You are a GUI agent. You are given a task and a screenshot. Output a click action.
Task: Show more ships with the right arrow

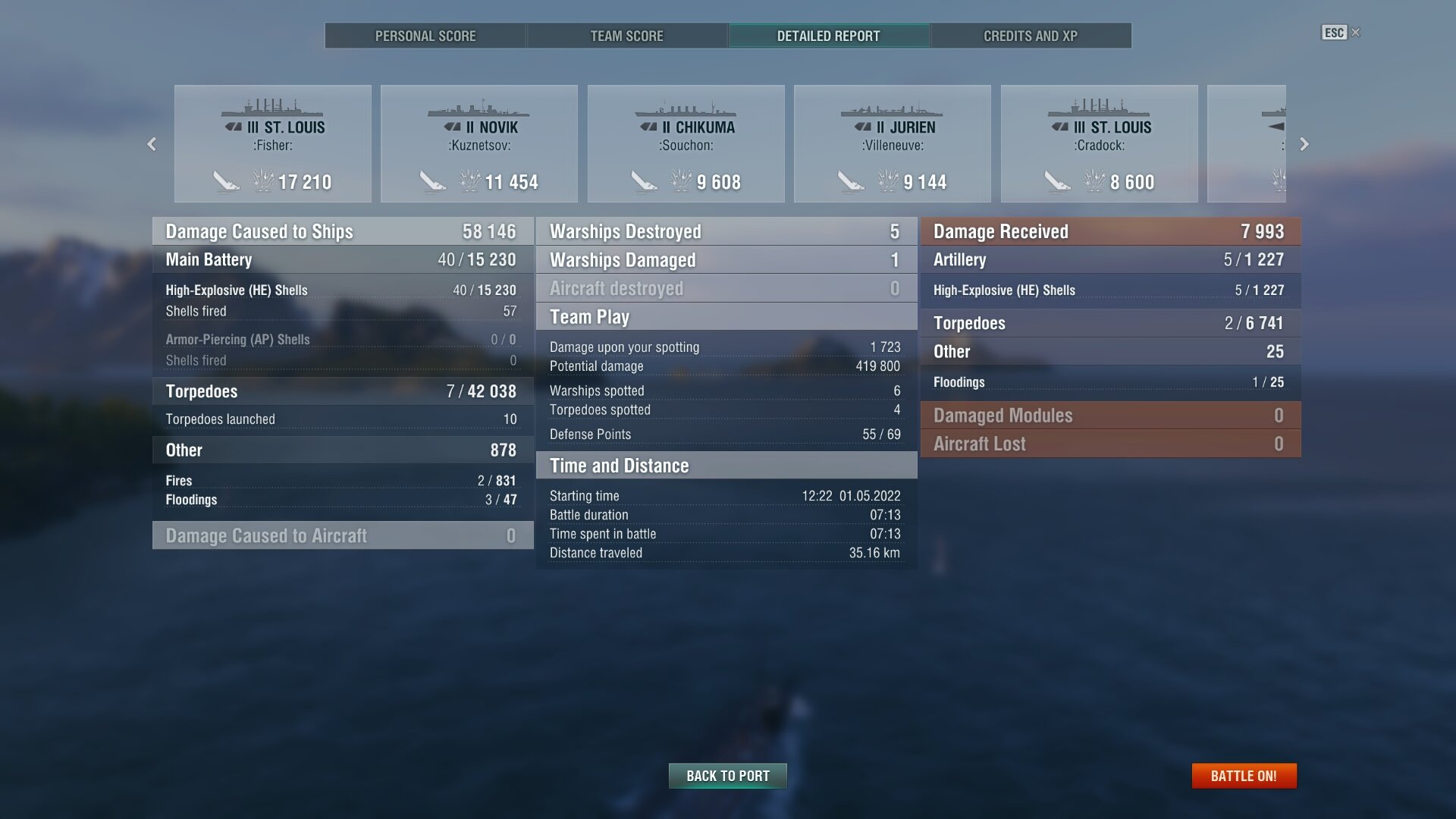coord(1304,144)
